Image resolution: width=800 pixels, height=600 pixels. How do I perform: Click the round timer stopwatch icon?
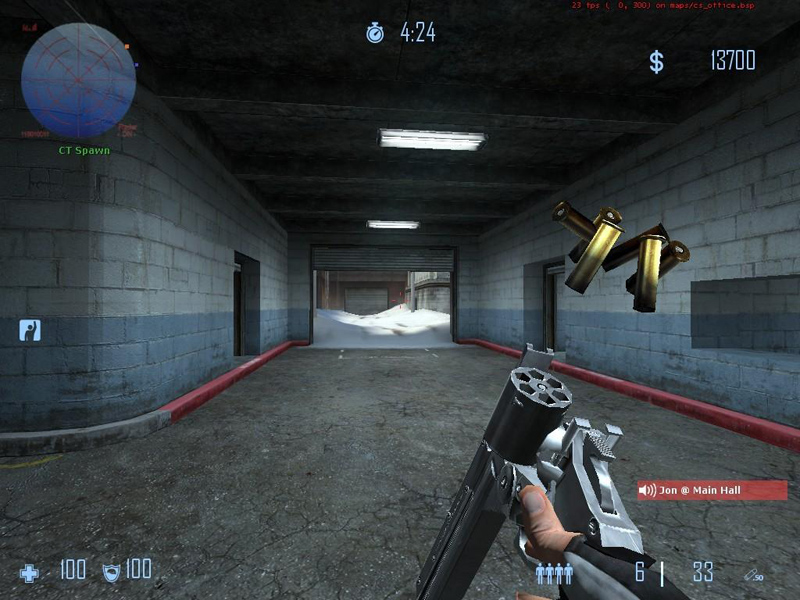(x=375, y=33)
